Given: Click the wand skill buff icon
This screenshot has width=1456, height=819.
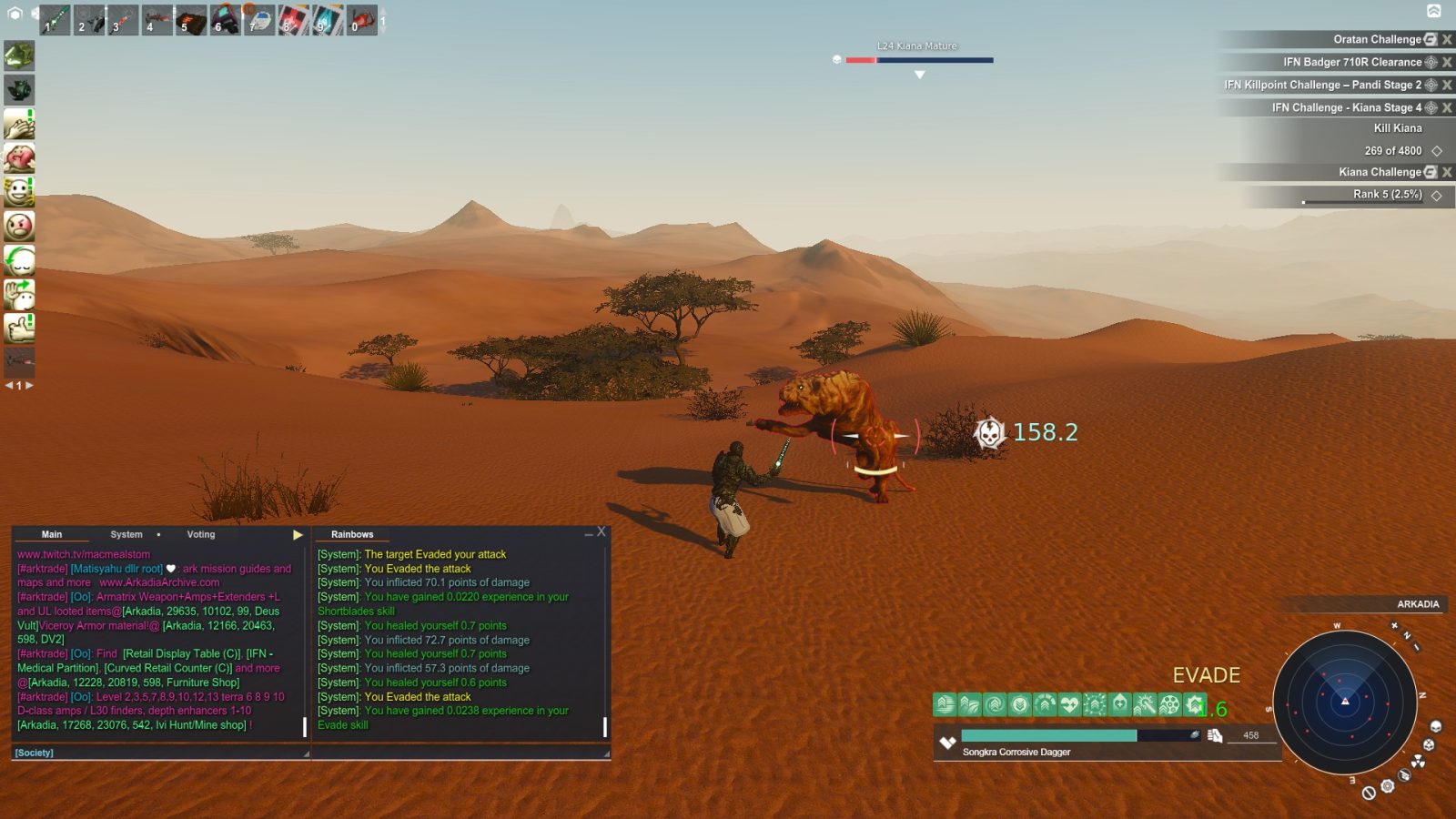Looking at the screenshot, I should [x=1147, y=704].
